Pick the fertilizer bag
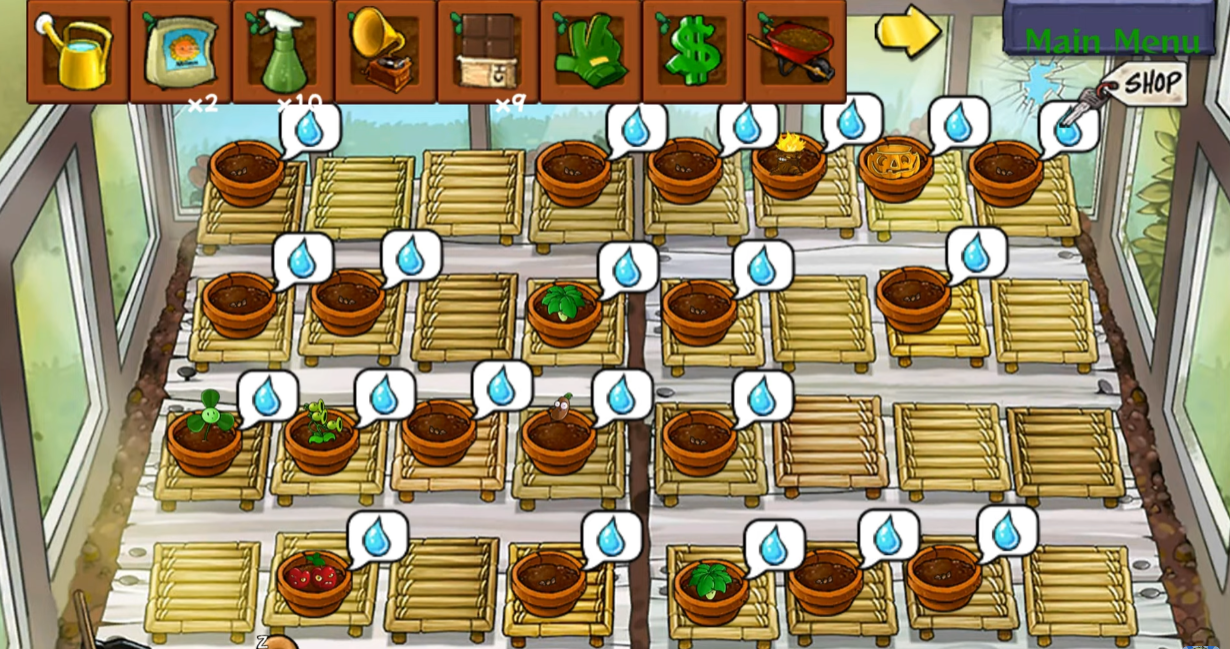 click(x=180, y=50)
